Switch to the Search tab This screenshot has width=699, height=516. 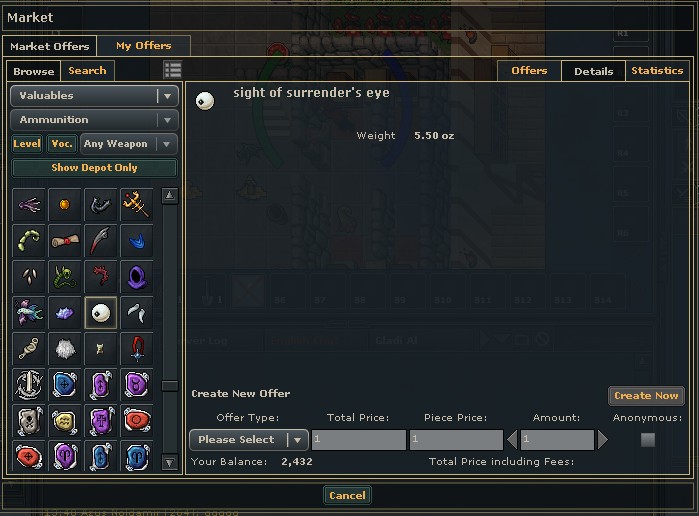(x=87, y=71)
